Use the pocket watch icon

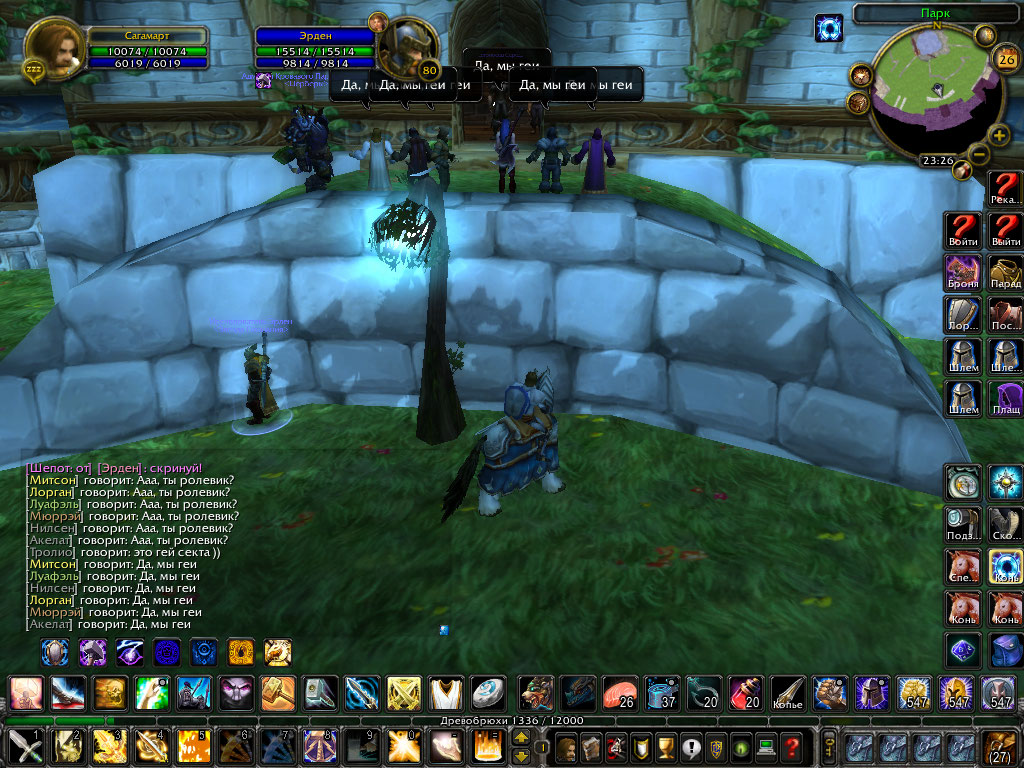pos(964,482)
